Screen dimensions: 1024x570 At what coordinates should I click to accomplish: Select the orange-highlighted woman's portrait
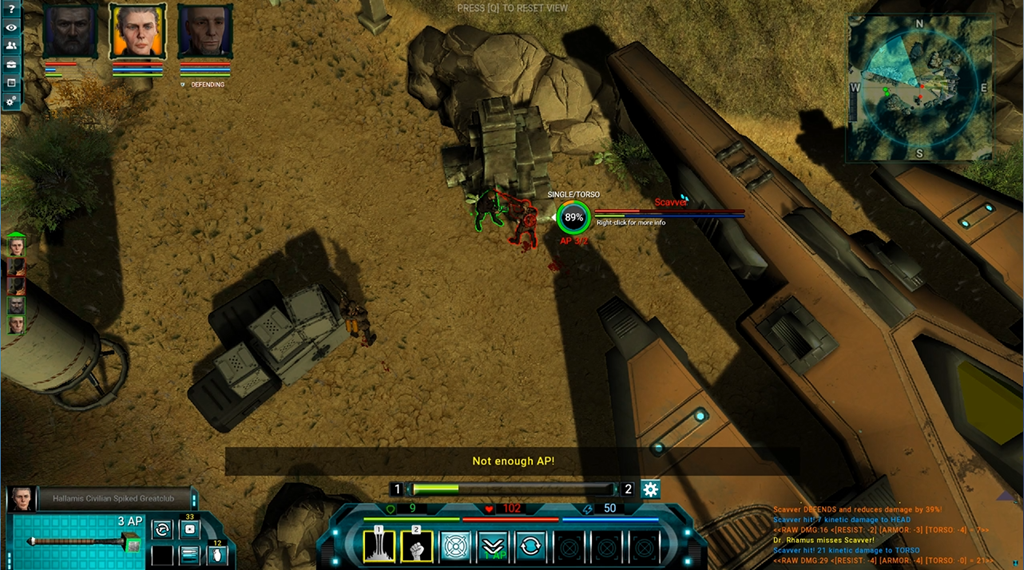[137, 32]
